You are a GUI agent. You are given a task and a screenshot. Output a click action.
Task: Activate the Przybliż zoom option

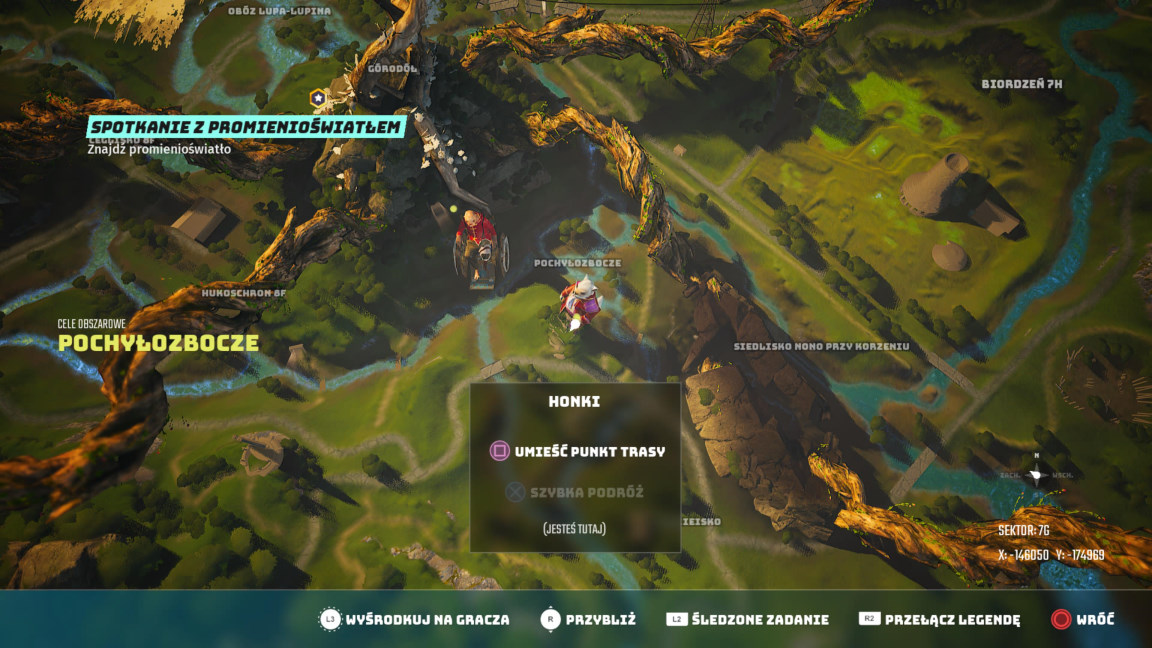click(x=588, y=619)
